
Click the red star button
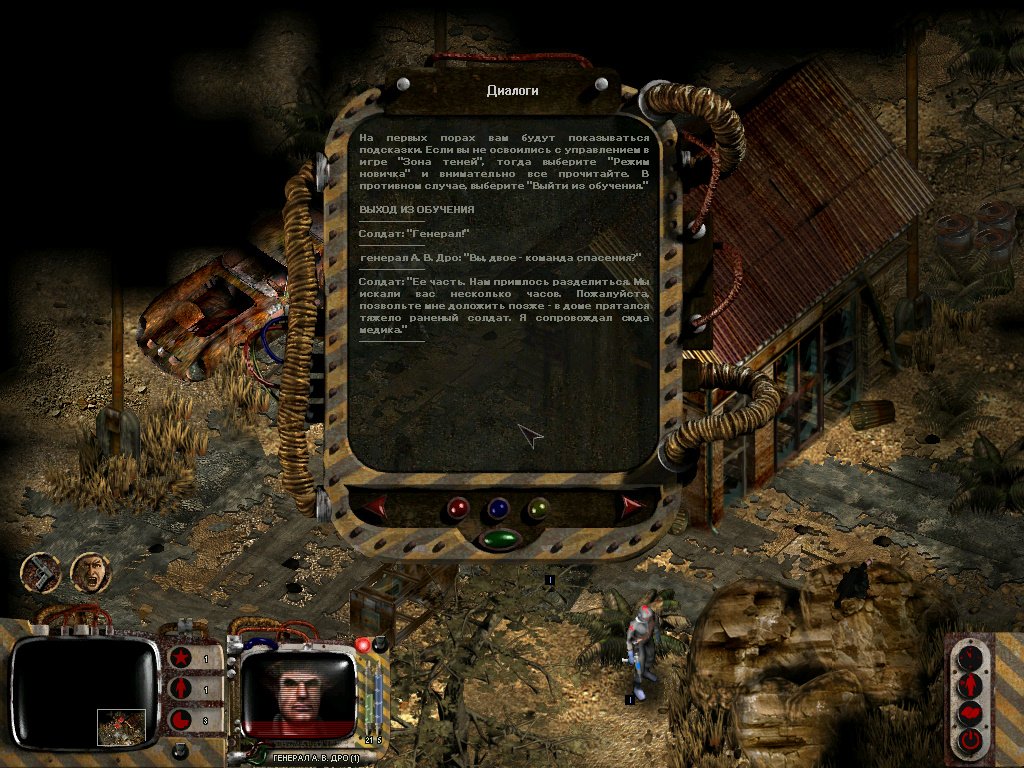pyautogui.click(x=181, y=660)
